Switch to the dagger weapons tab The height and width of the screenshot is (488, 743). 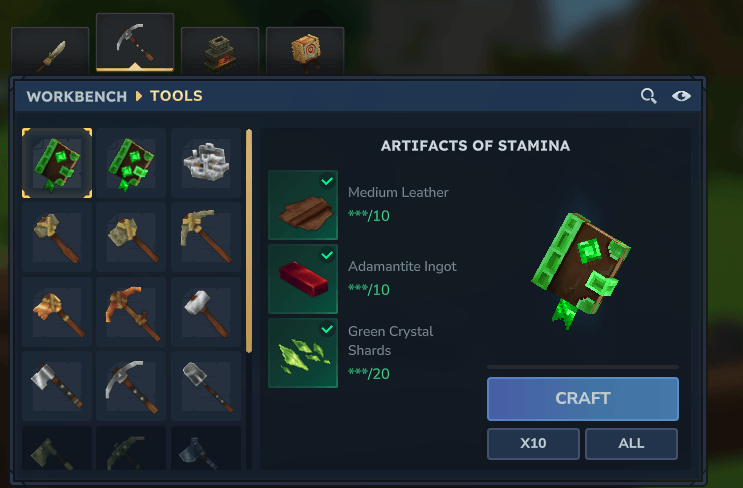click(x=50, y=50)
